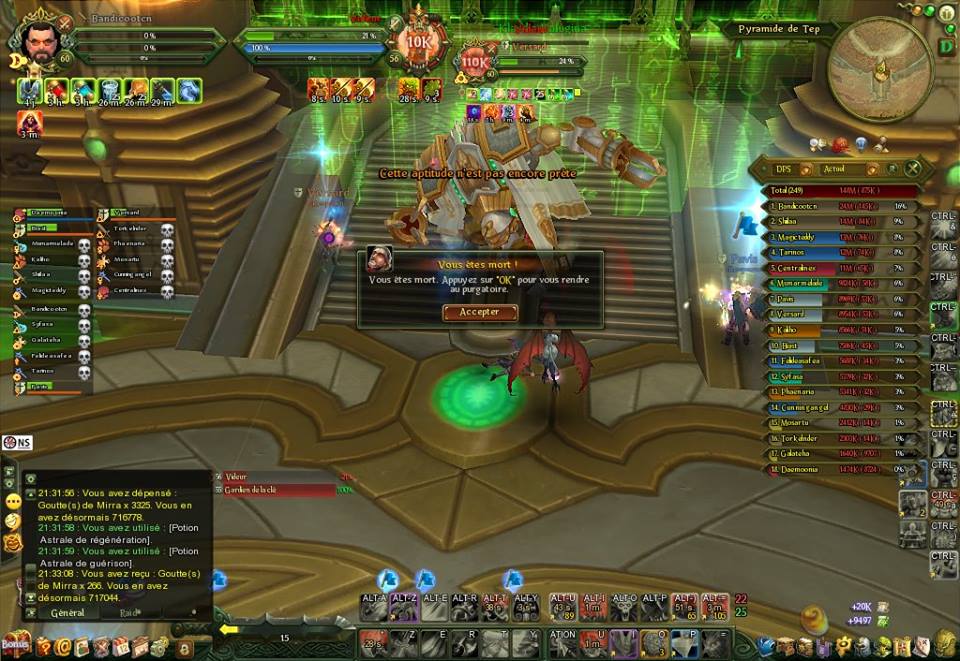
Task: Click the yellow chat bubble emote icon
Action: point(13,501)
